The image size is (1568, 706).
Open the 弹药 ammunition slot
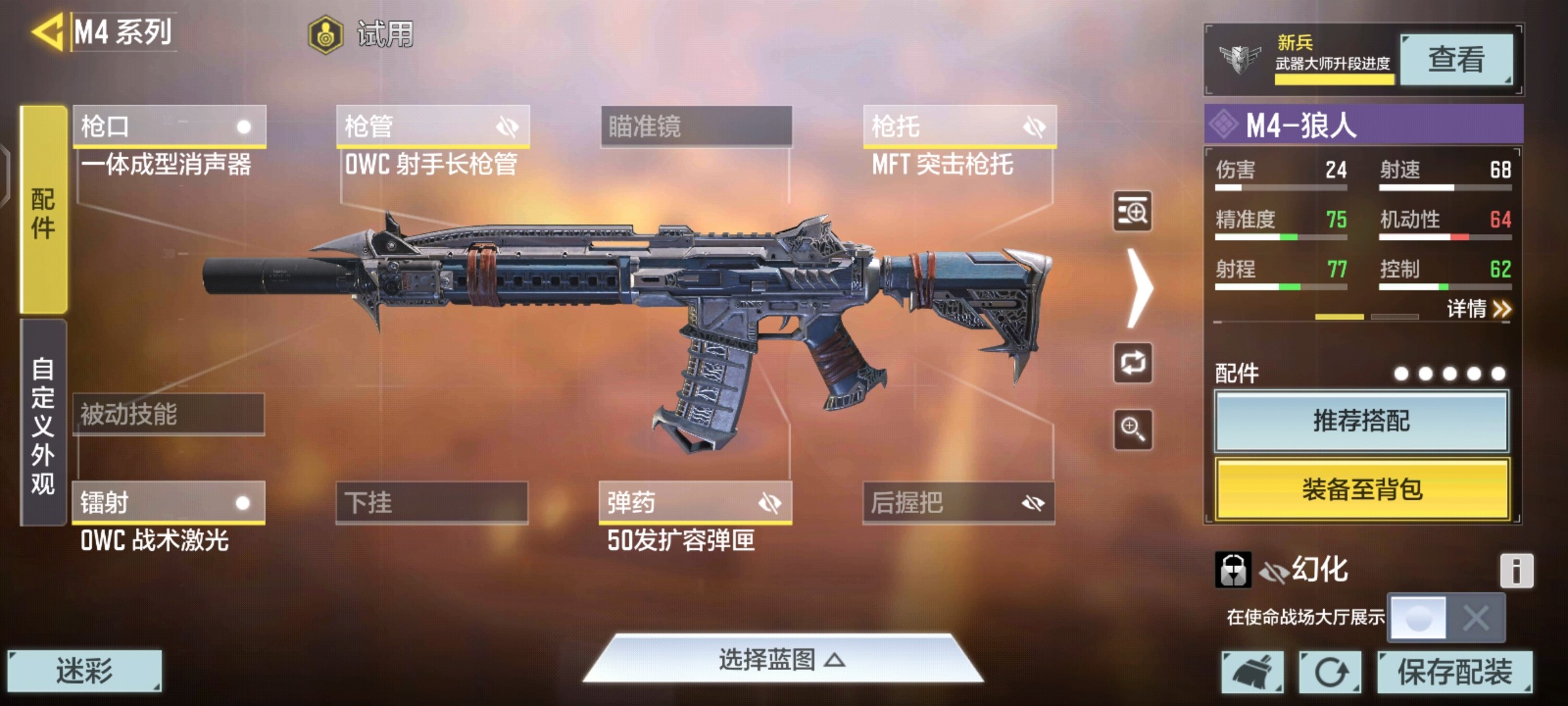tap(695, 503)
